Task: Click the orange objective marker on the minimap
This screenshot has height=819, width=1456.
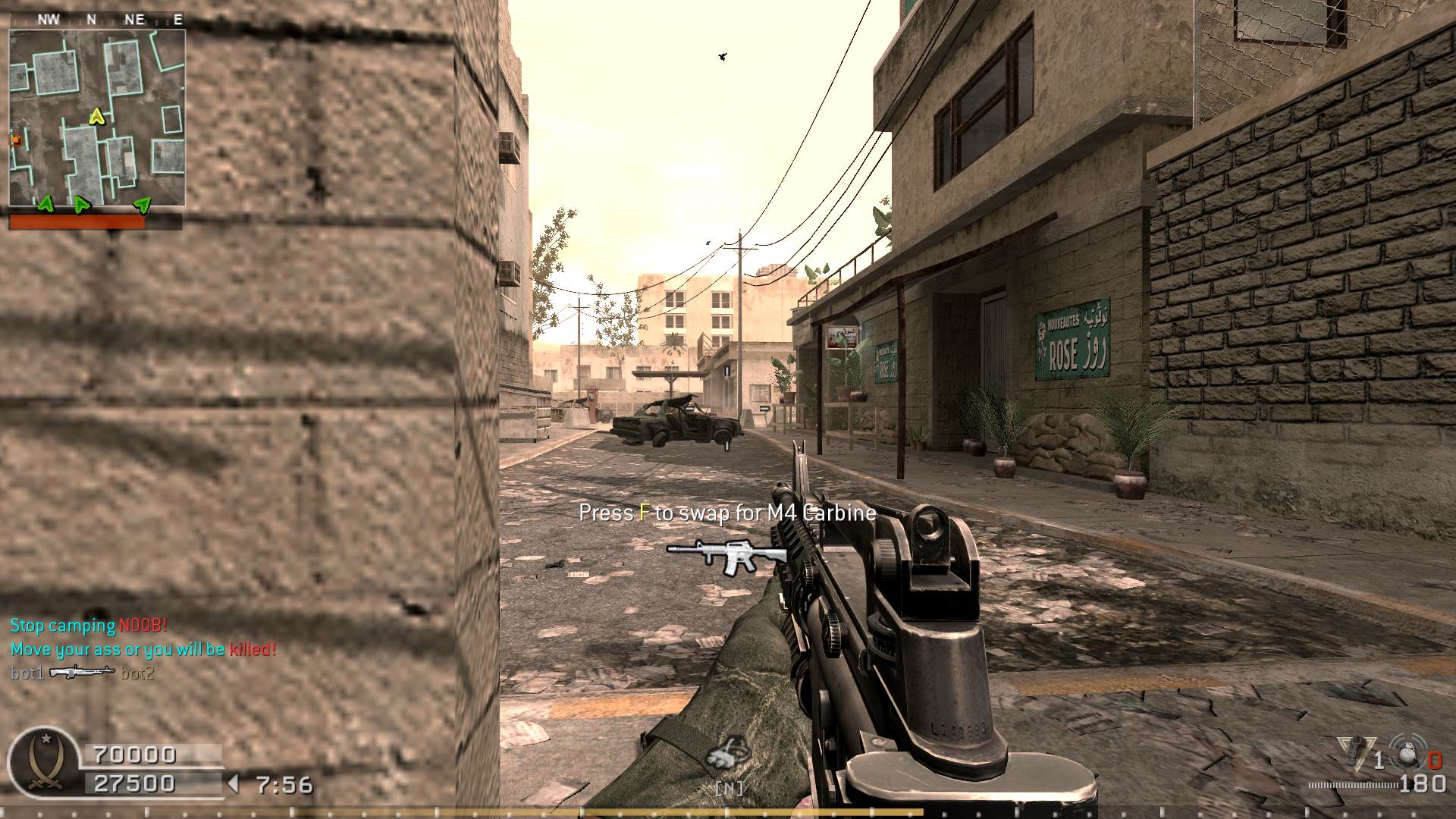Action: (14, 139)
